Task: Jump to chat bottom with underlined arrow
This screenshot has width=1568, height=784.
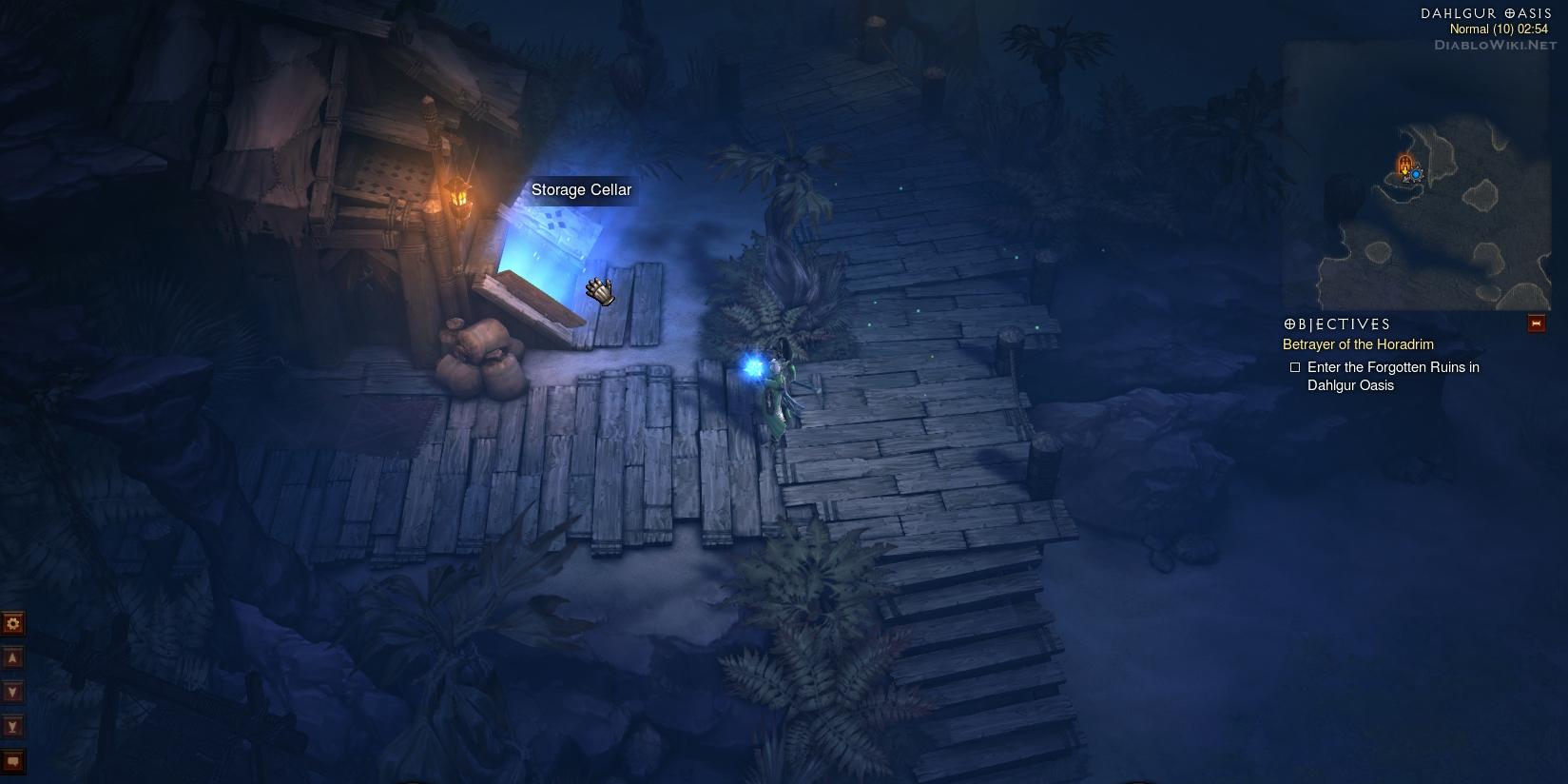Action: [x=13, y=727]
